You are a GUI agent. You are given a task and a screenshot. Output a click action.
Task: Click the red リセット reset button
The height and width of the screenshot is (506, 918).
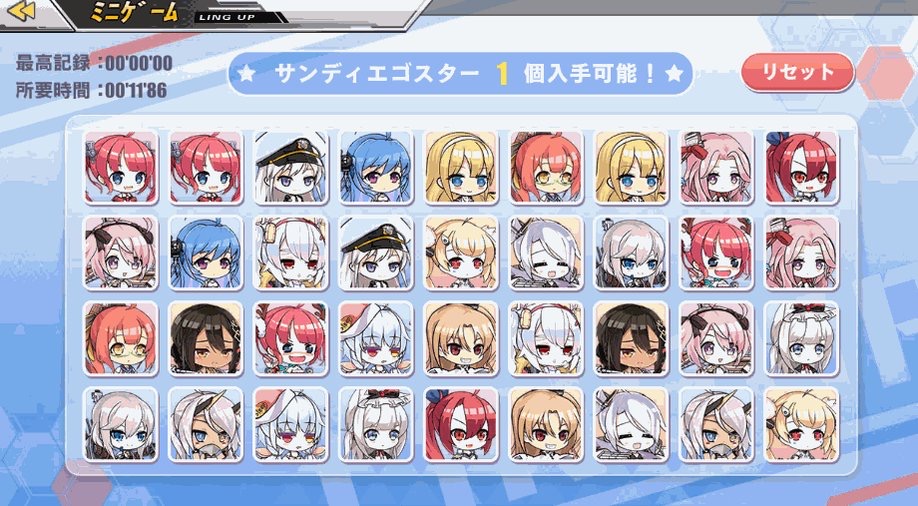[797, 72]
